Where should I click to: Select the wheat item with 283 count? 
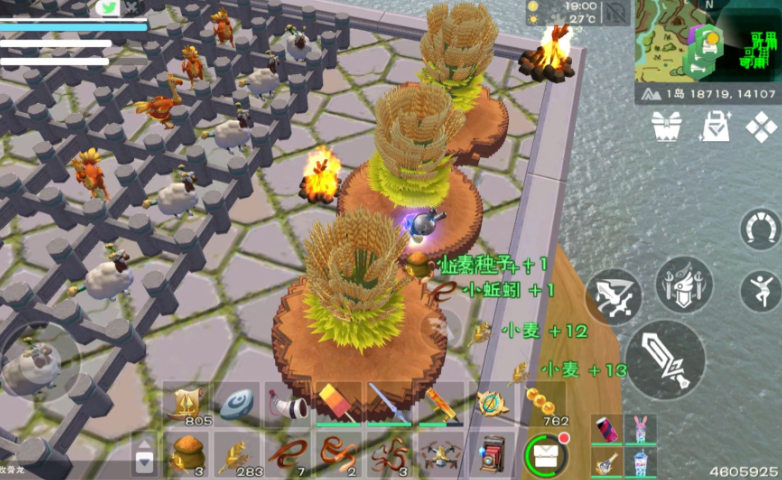point(236,453)
